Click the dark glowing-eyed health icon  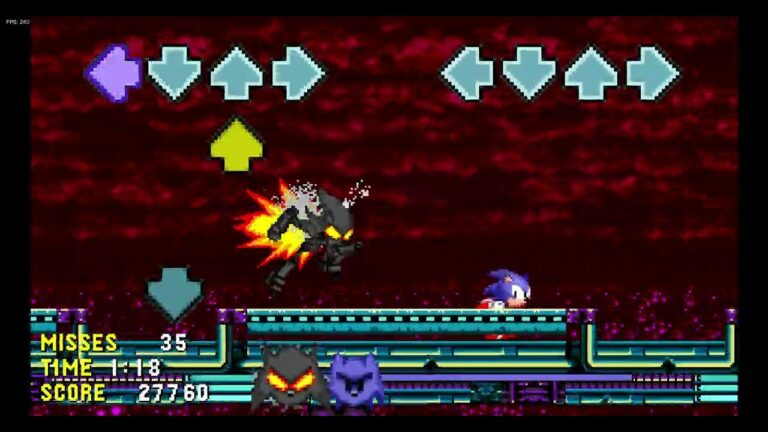coord(290,379)
